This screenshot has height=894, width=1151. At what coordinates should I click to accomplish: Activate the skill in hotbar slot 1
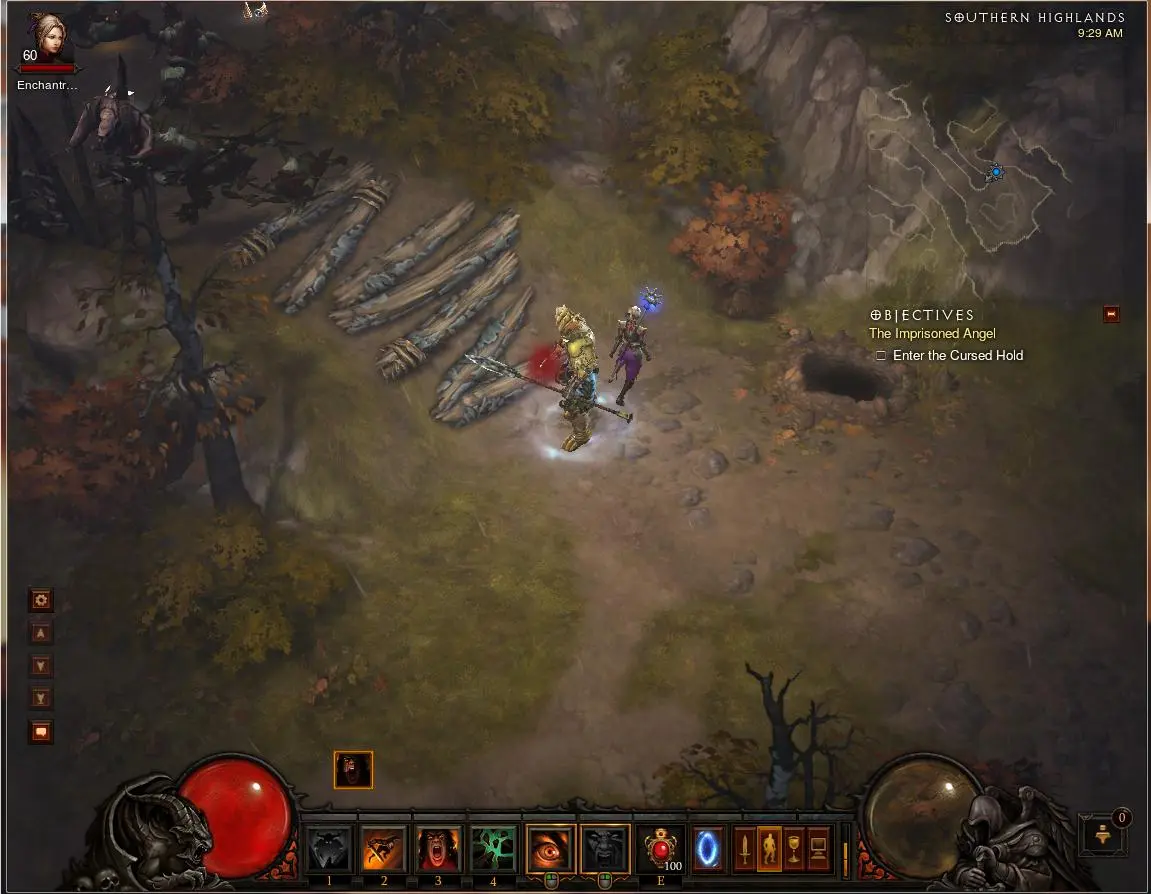point(329,848)
